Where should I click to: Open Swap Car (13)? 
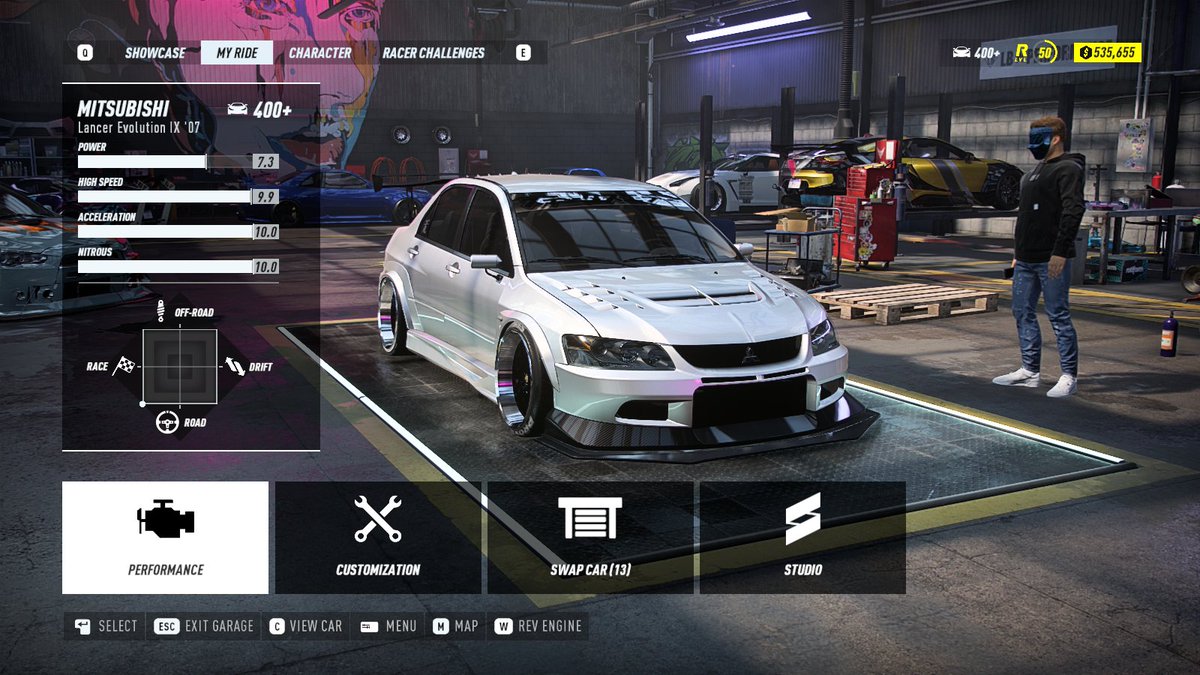(590, 538)
